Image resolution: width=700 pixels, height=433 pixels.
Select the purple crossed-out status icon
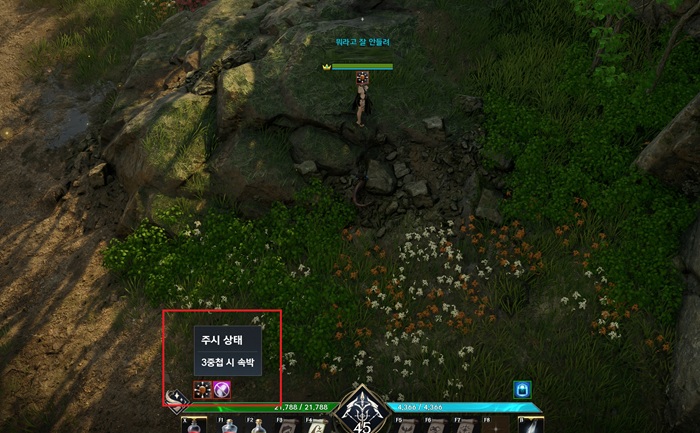(x=222, y=390)
